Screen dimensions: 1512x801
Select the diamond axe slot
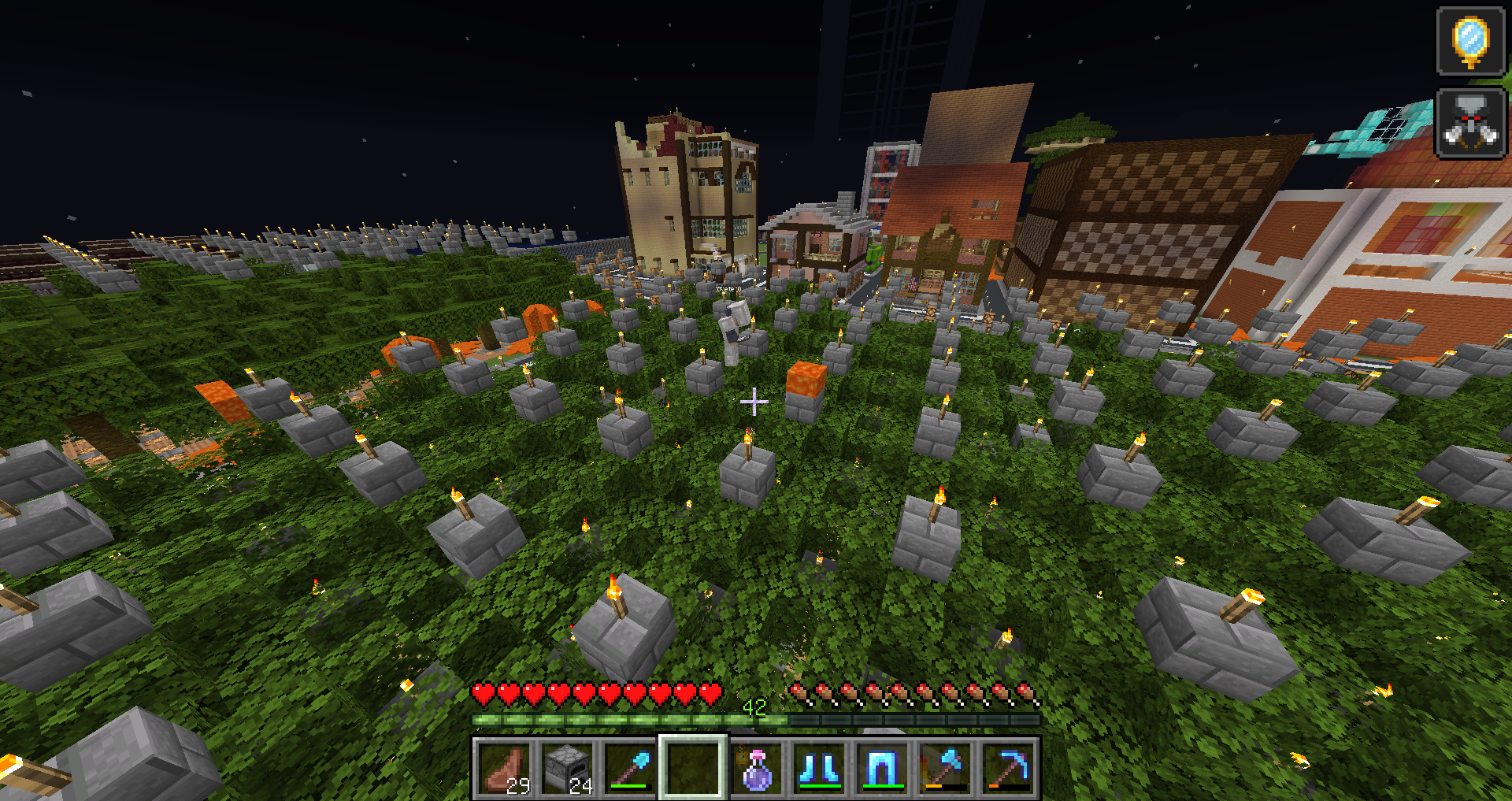tap(945, 768)
